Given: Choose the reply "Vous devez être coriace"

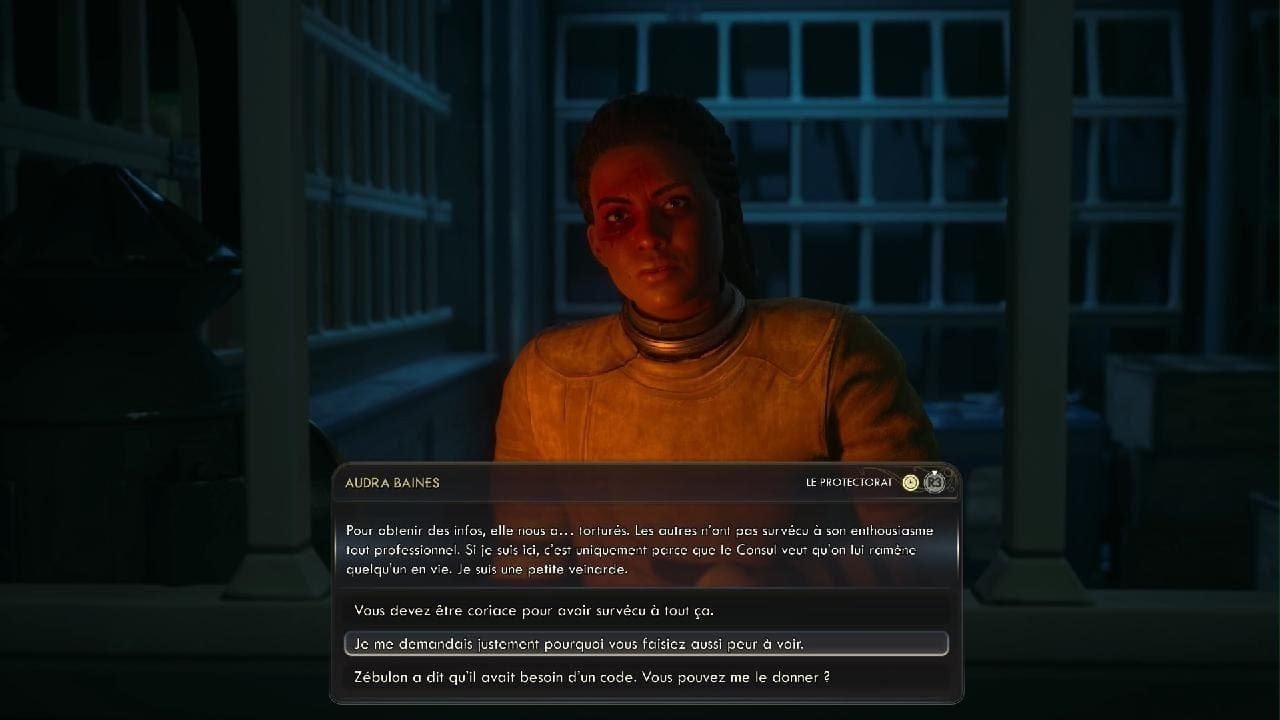Looking at the screenshot, I should coord(534,610).
